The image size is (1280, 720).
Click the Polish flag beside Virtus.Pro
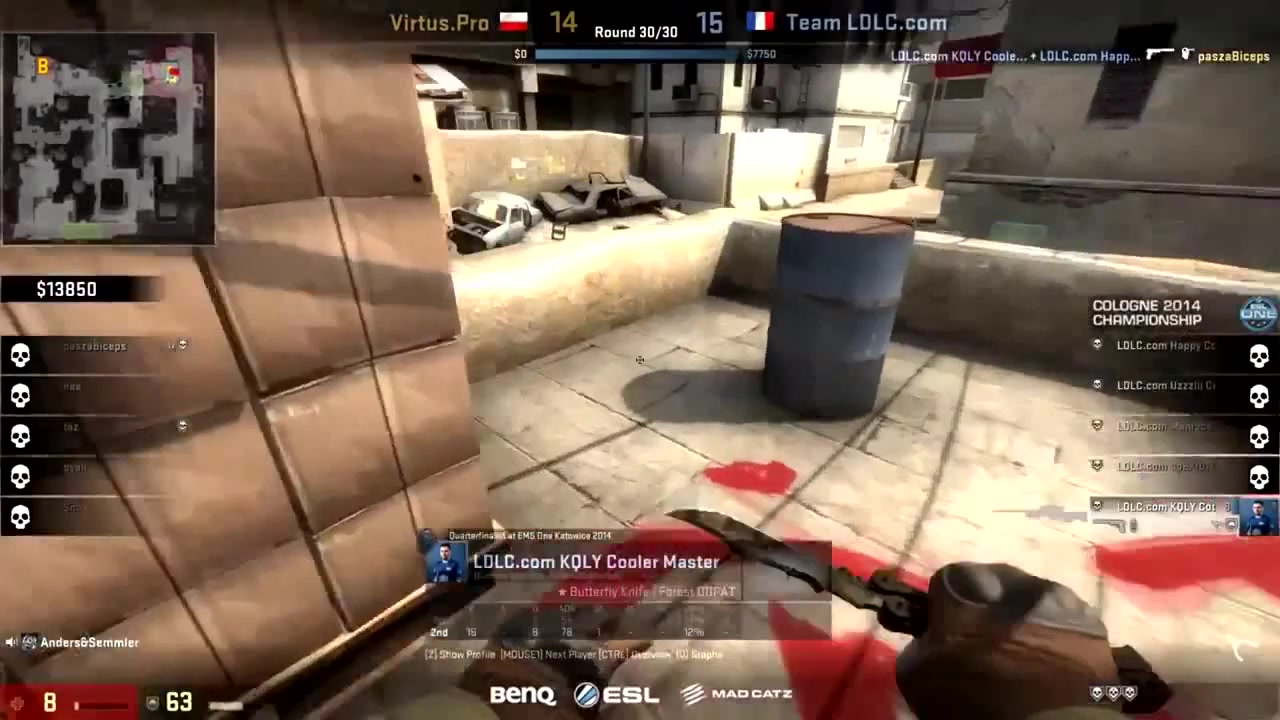point(513,22)
